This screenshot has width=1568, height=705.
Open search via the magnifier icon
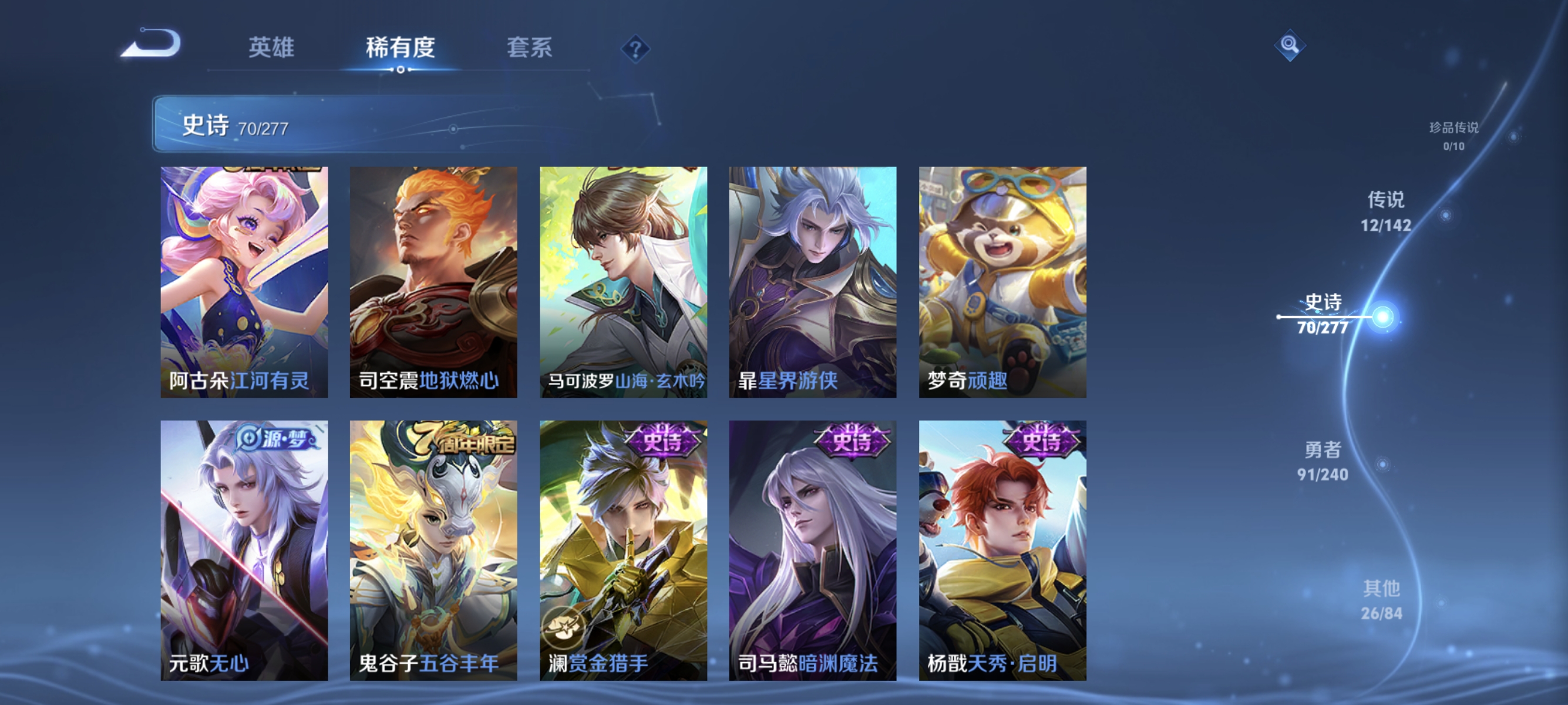click(1290, 46)
